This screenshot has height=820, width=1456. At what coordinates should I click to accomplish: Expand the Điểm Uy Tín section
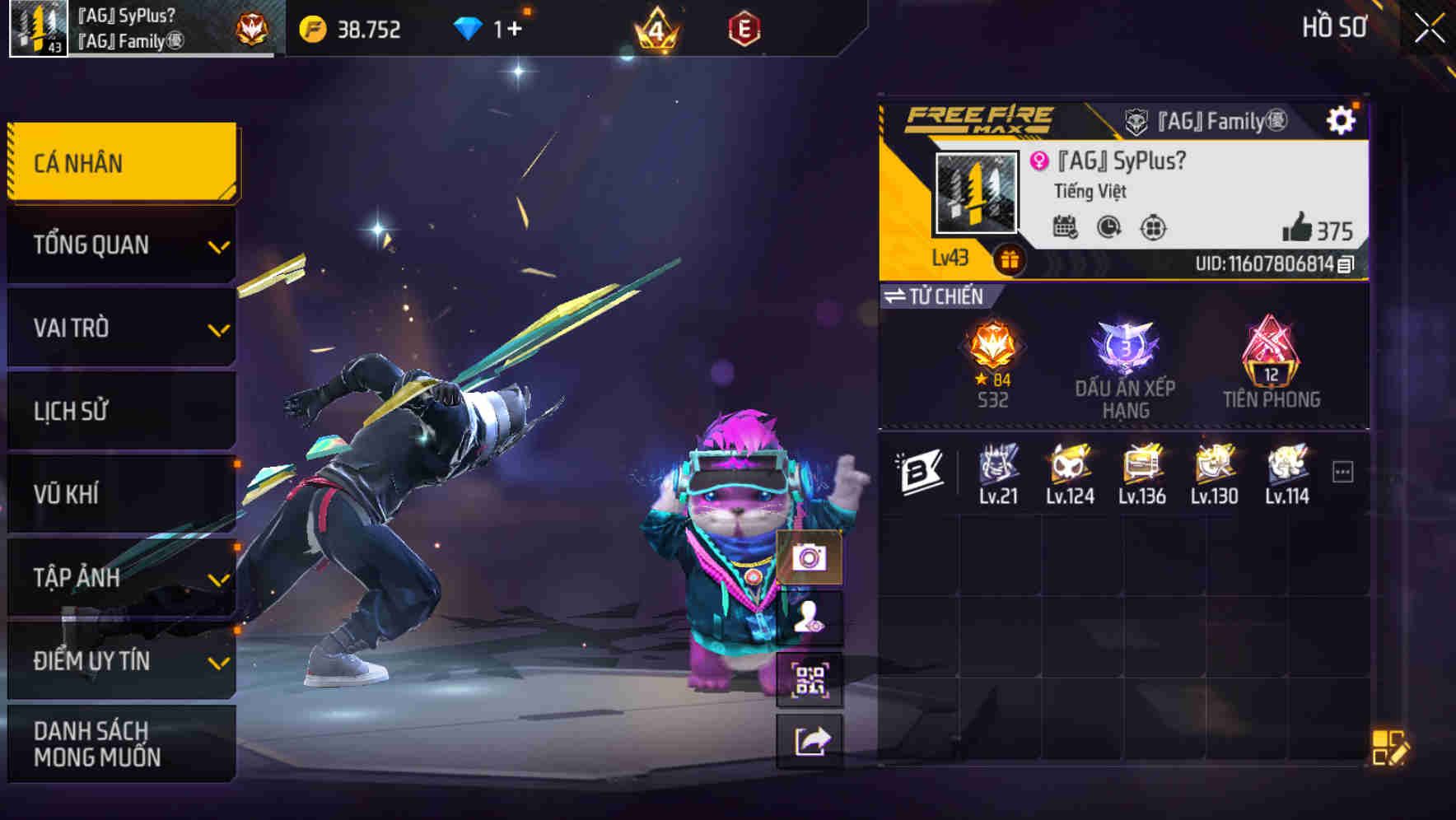pyautogui.click(x=121, y=660)
